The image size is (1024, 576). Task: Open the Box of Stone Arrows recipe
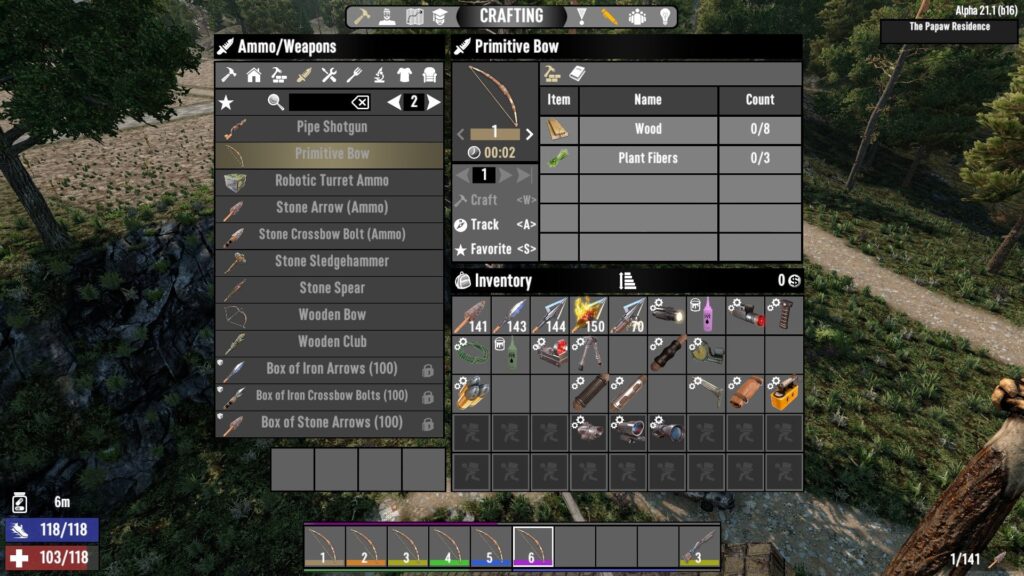(331, 423)
